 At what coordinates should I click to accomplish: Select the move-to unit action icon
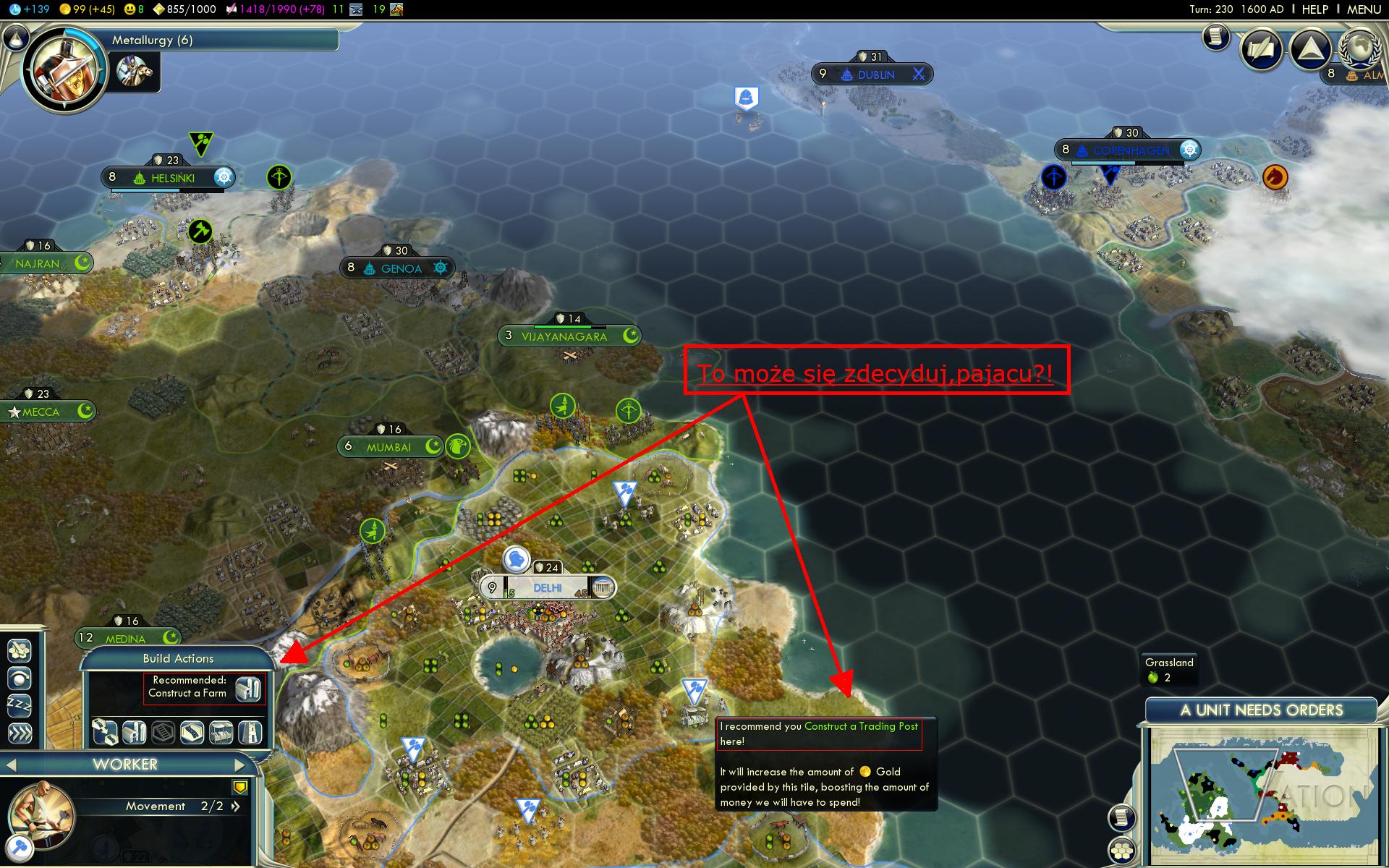pos(20,678)
